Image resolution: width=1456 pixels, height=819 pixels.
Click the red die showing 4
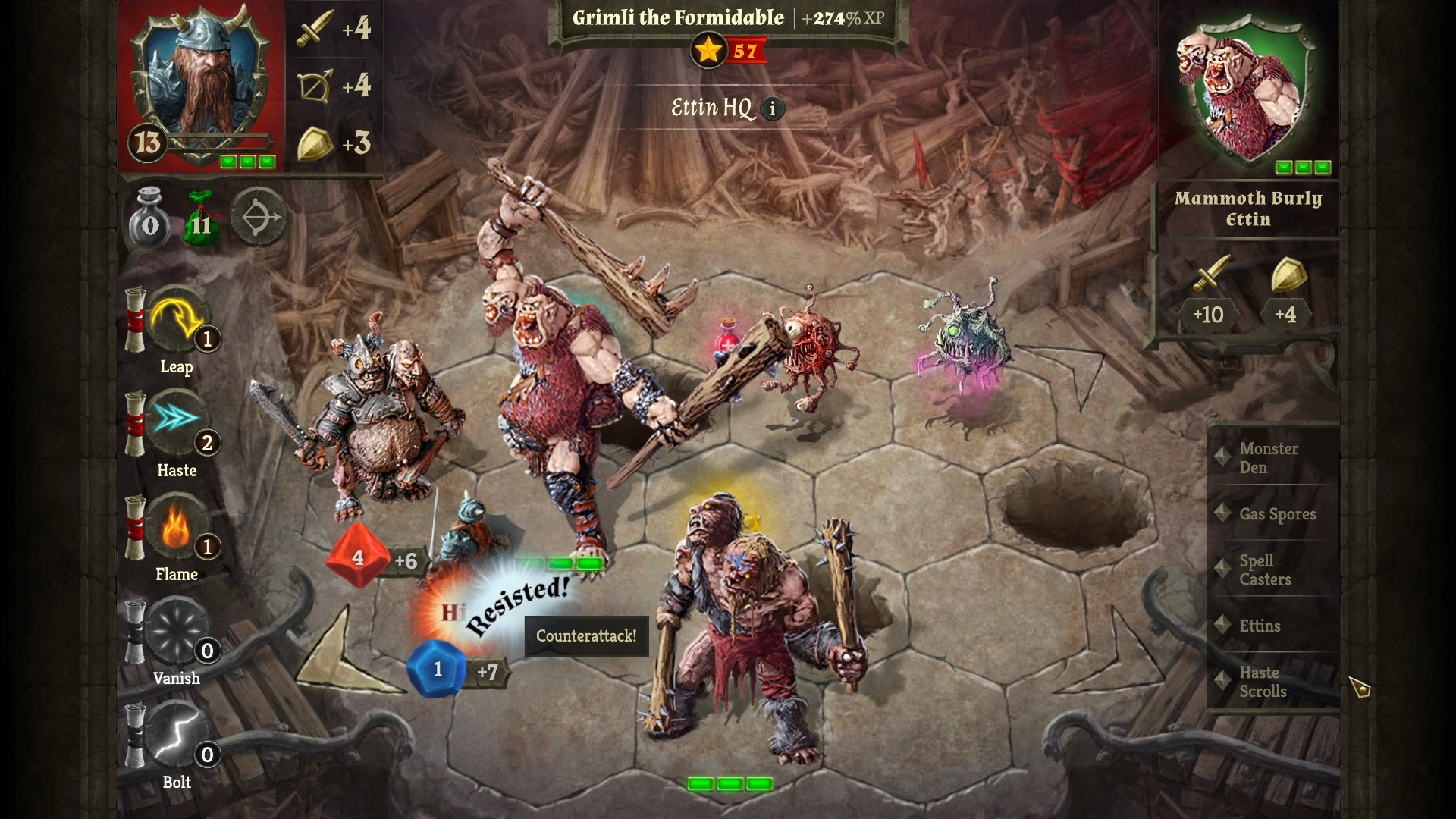(357, 559)
